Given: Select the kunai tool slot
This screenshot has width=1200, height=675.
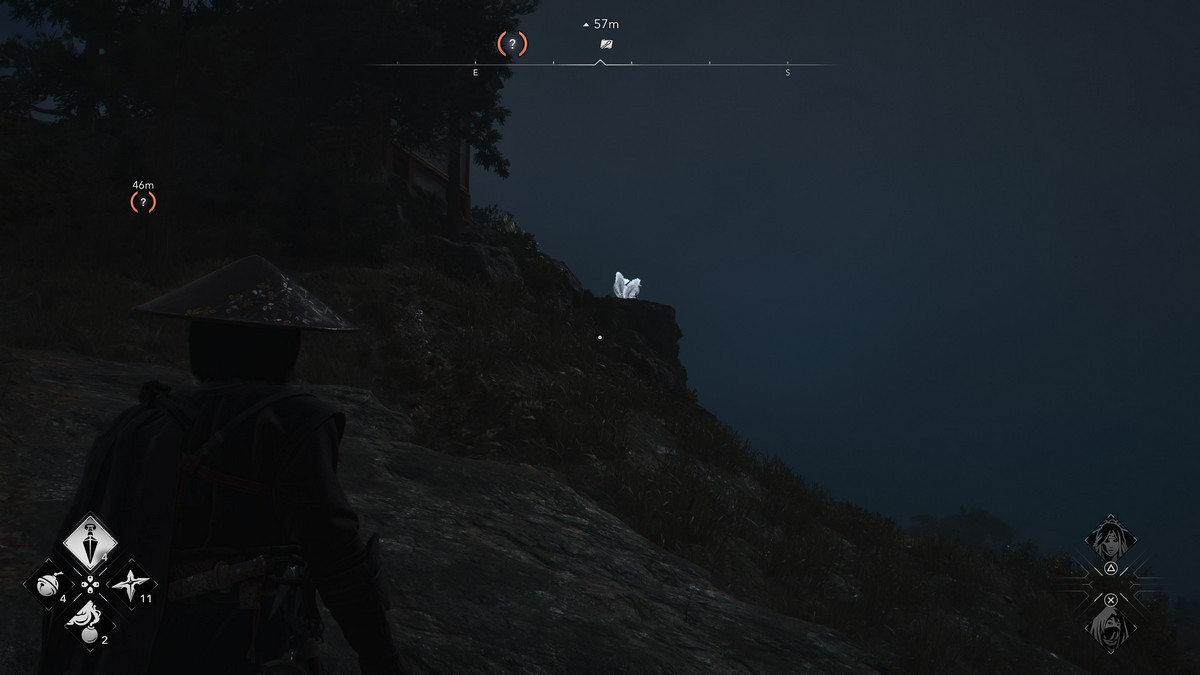Looking at the screenshot, I should pyautogui.click(x=90, y=542).
